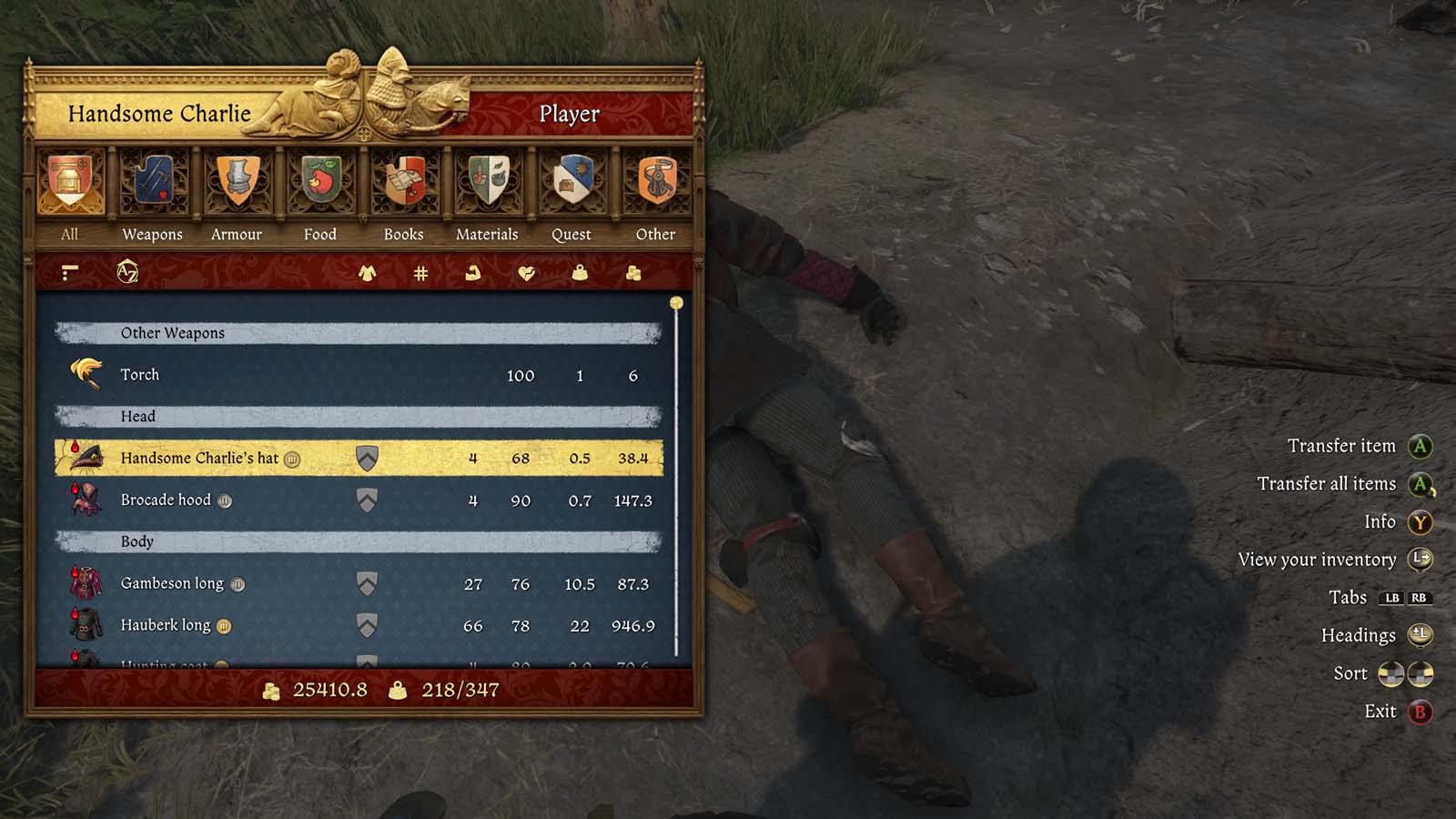This screenshot has height=819, width=1456.
Task: Open the Armour tab icon
Action: pyautogui.click(x=236, y=182)
